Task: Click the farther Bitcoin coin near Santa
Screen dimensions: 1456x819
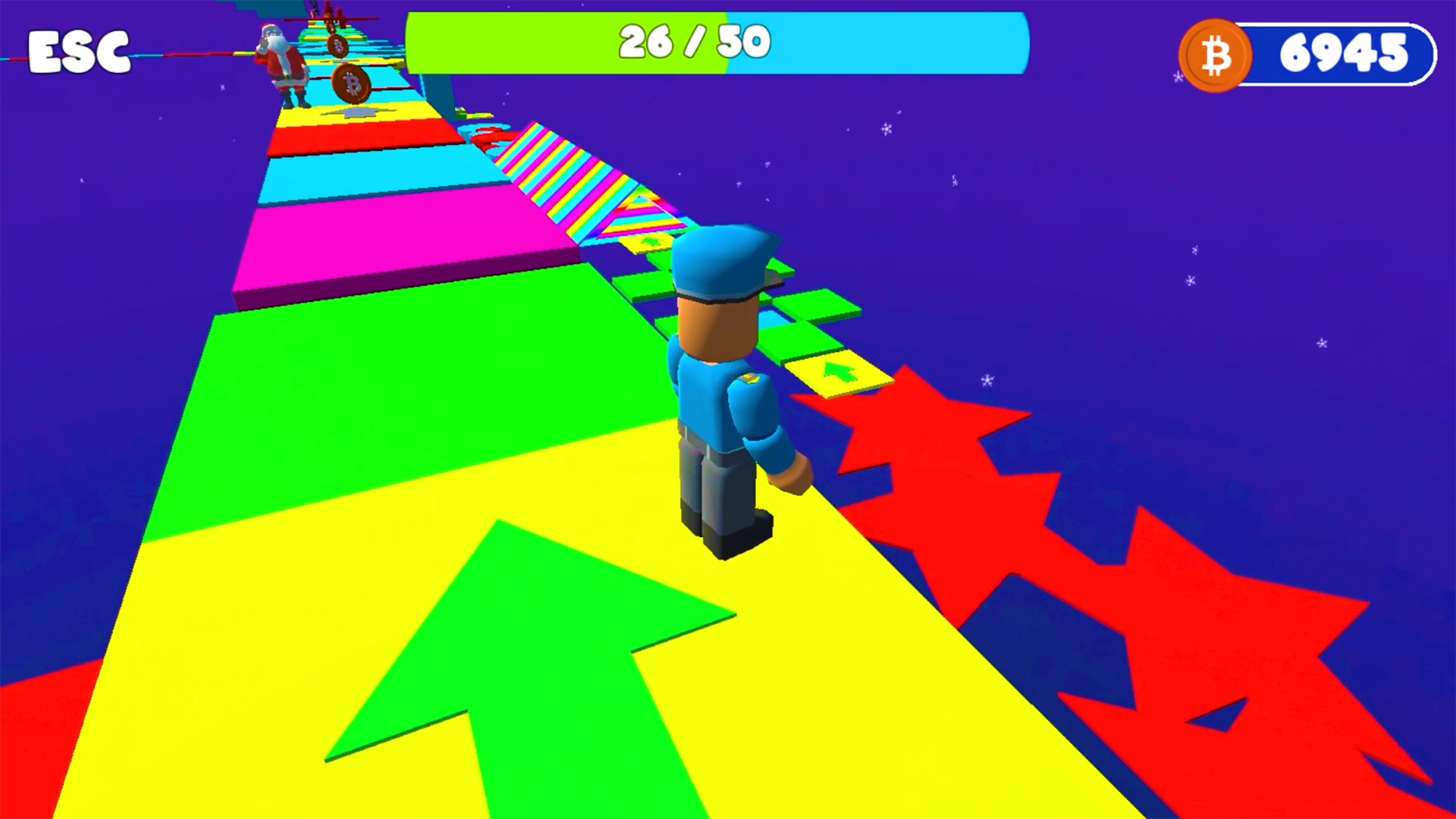Action: [x=339, y=46]
